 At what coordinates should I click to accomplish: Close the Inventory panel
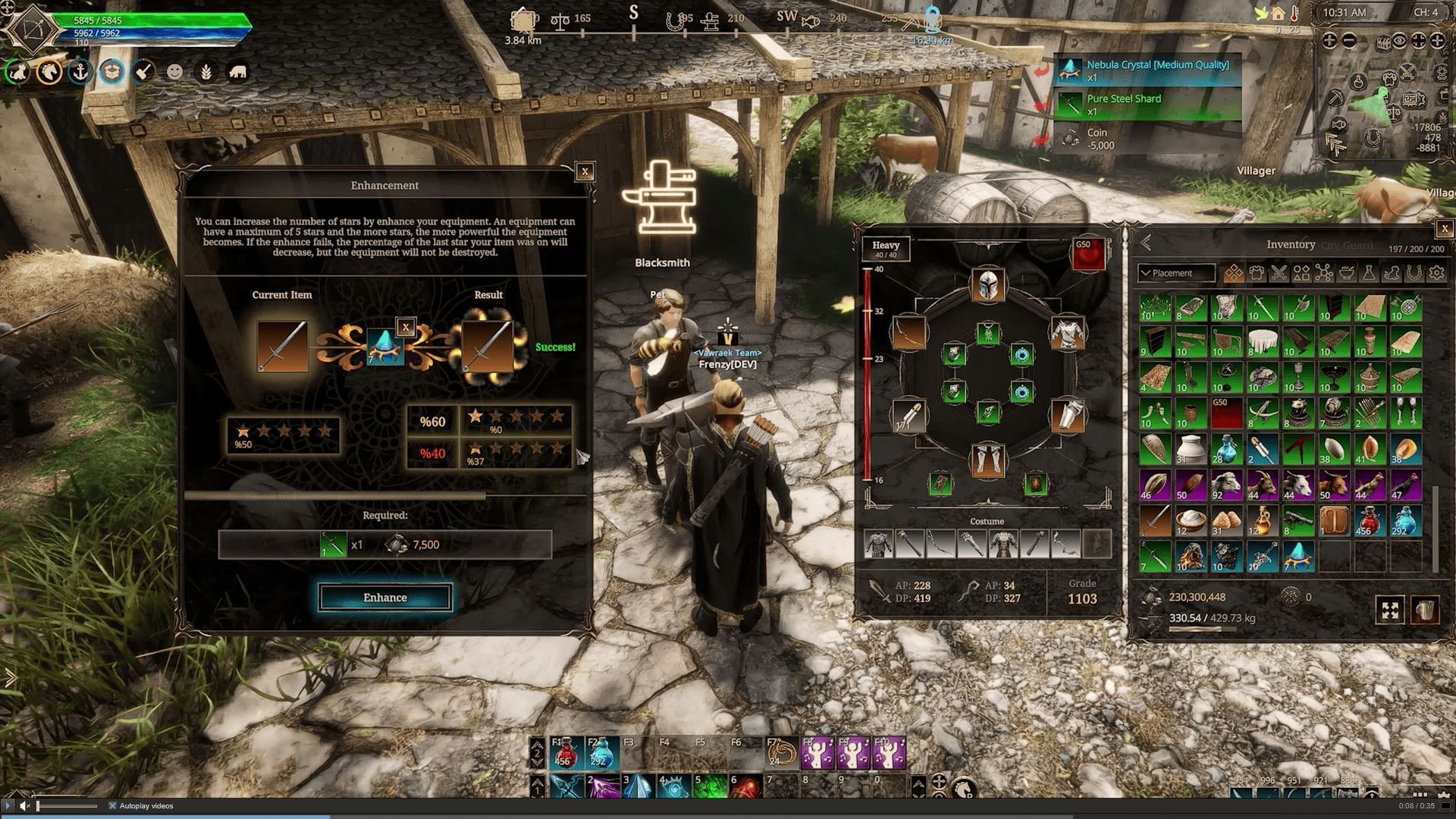[x=1445, y=228]
